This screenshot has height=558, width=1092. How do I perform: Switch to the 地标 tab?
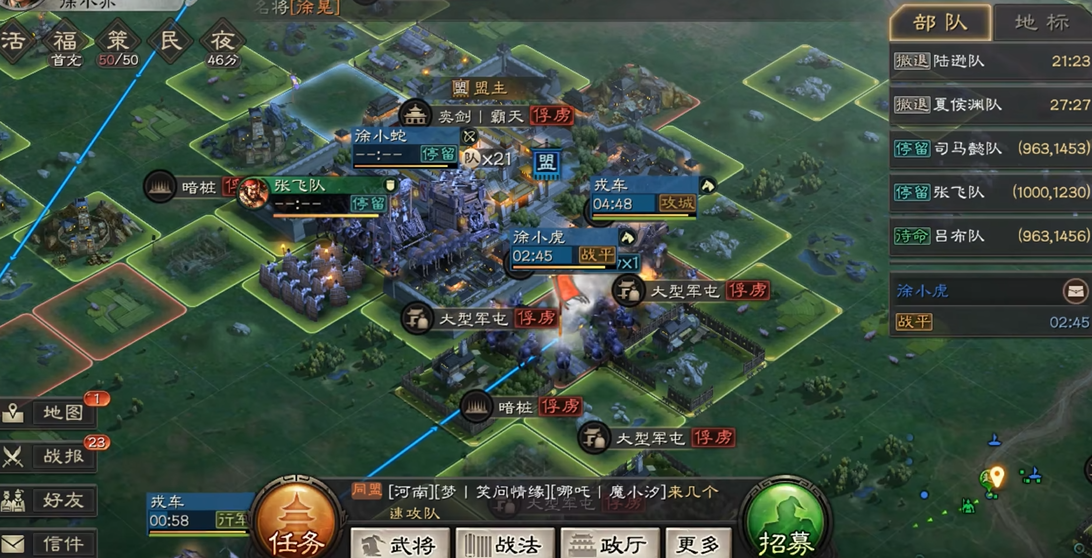[1040, 23]
